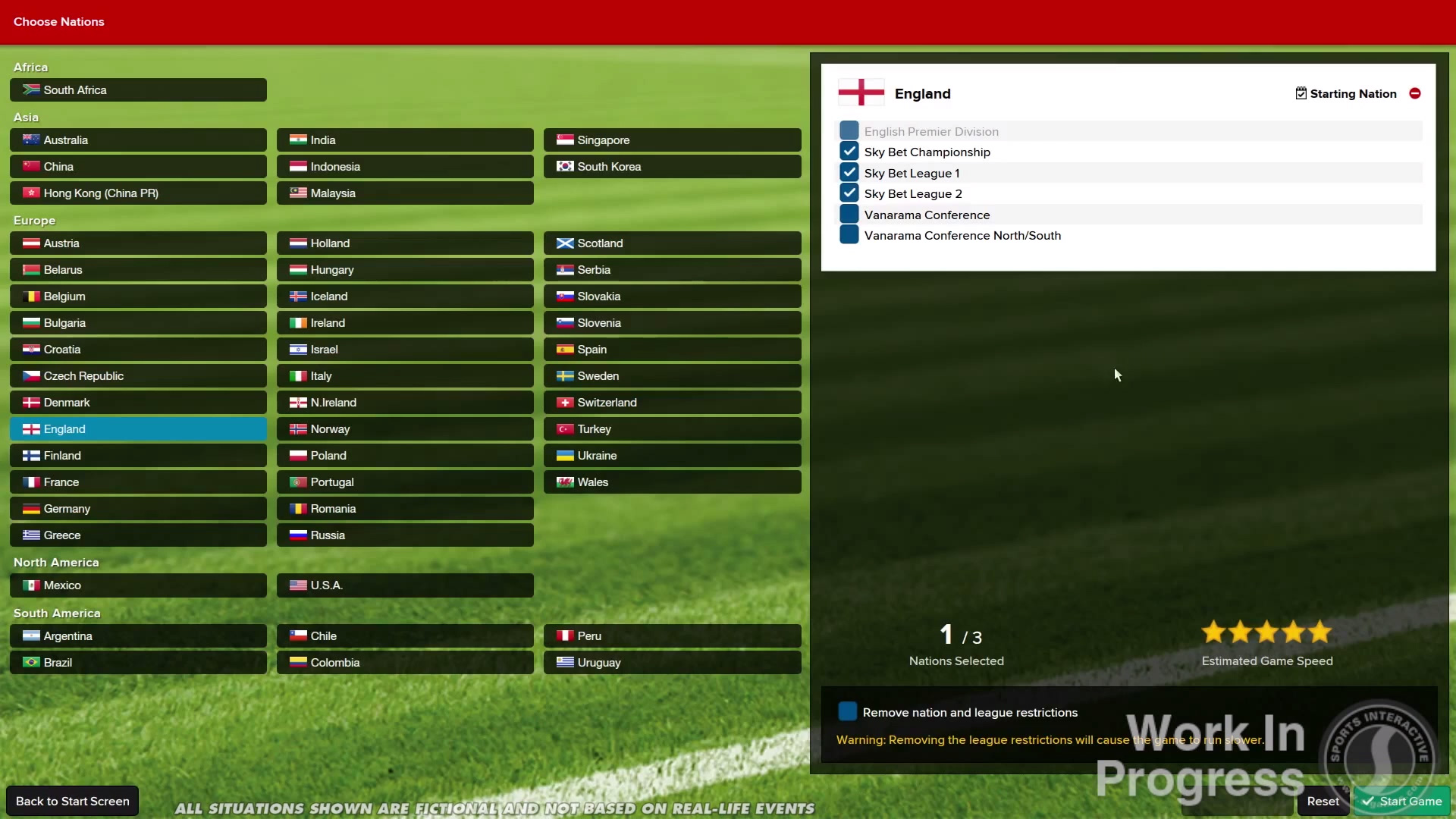Add Germany to selected nations

pos(138,508)
